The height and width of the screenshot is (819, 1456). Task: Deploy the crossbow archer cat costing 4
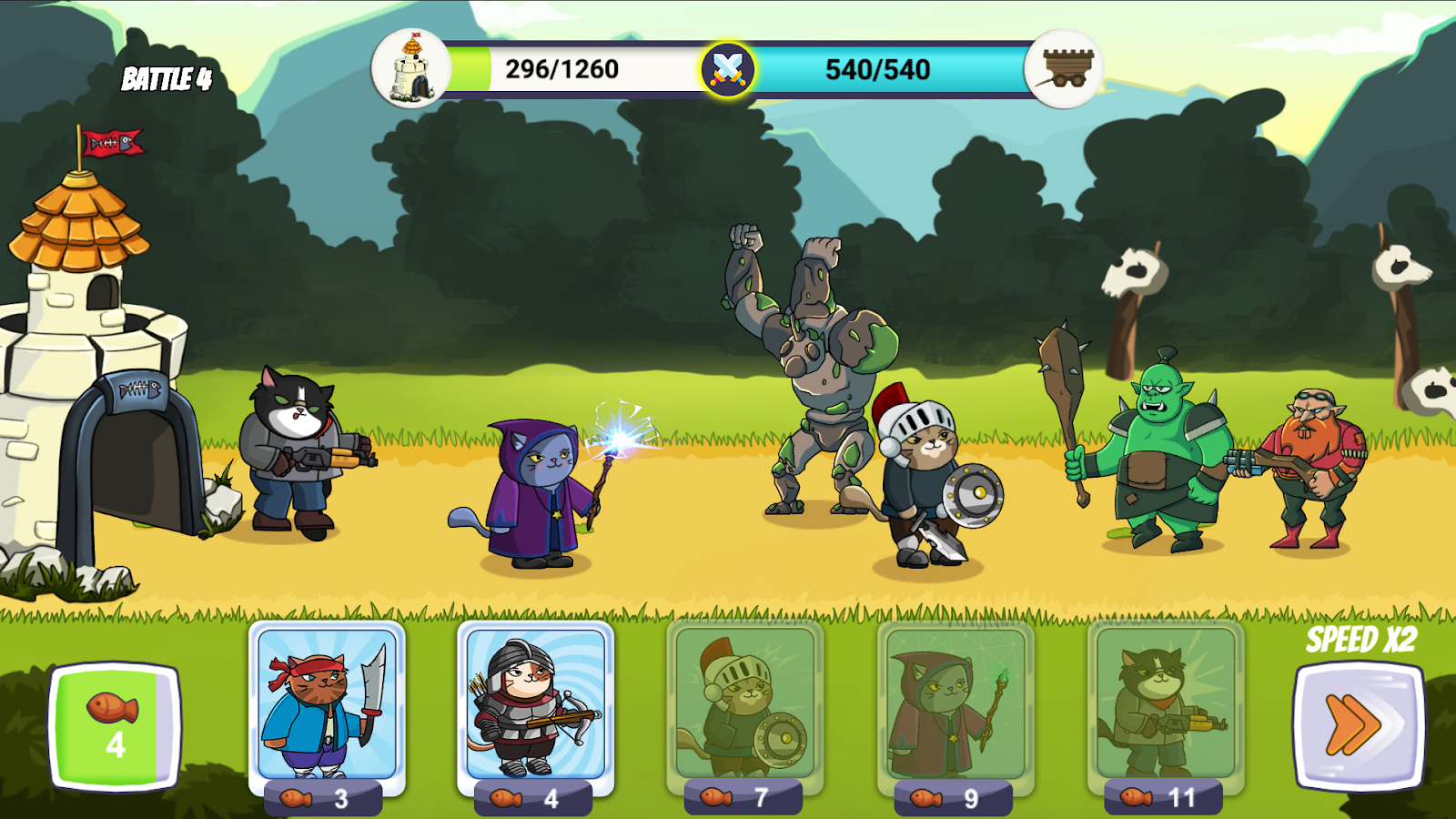click(x=535, y=703)
